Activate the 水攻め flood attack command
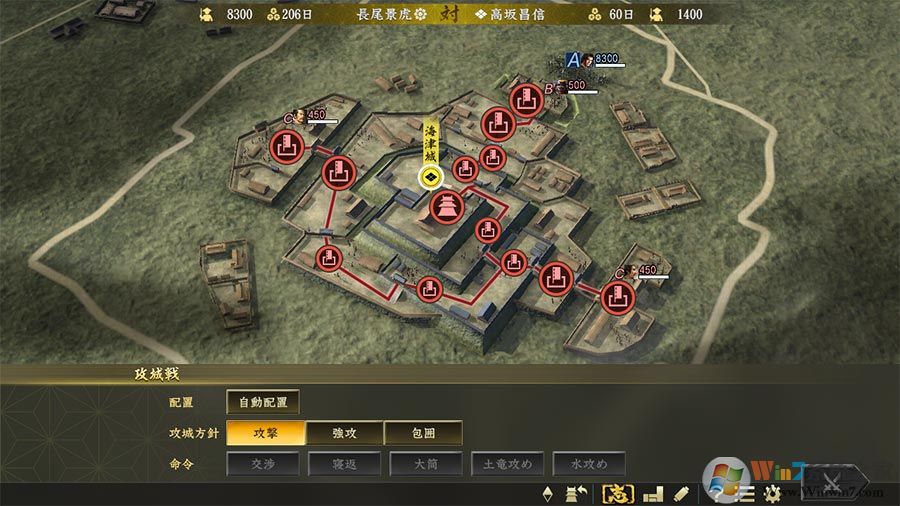 click(588, 464)
